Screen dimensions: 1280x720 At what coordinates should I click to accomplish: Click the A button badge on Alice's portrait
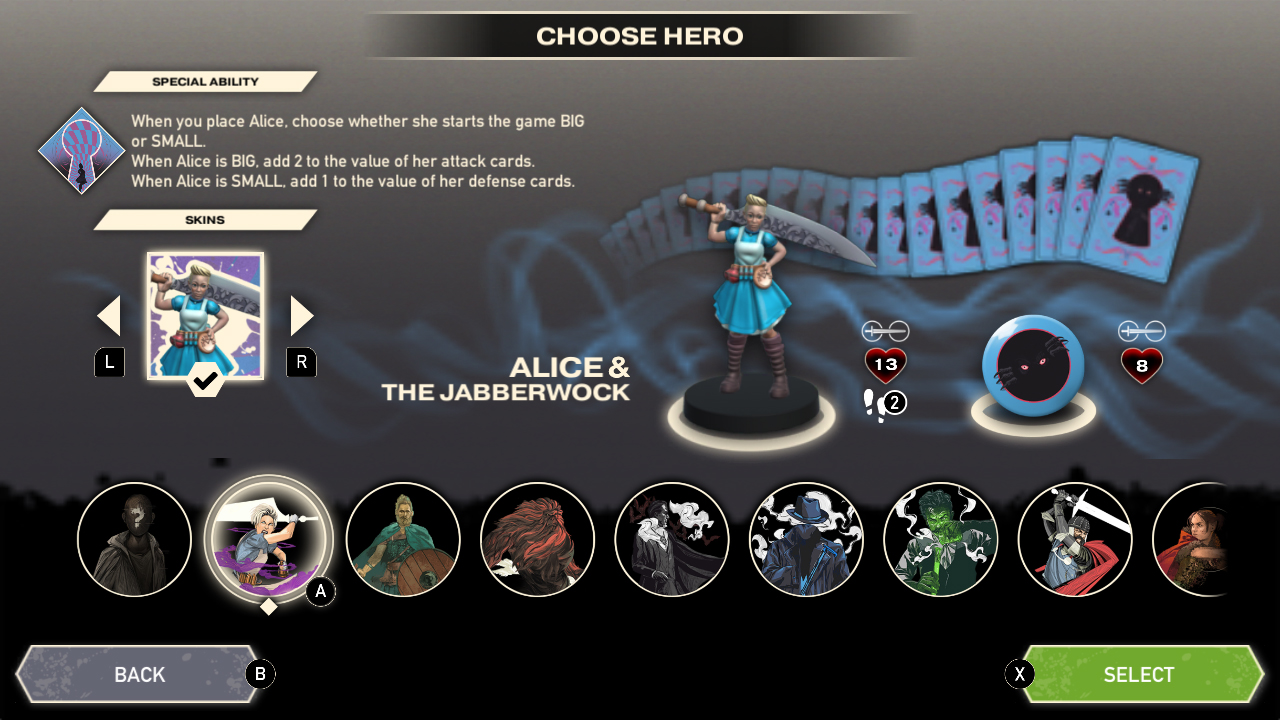click(320, 592)
